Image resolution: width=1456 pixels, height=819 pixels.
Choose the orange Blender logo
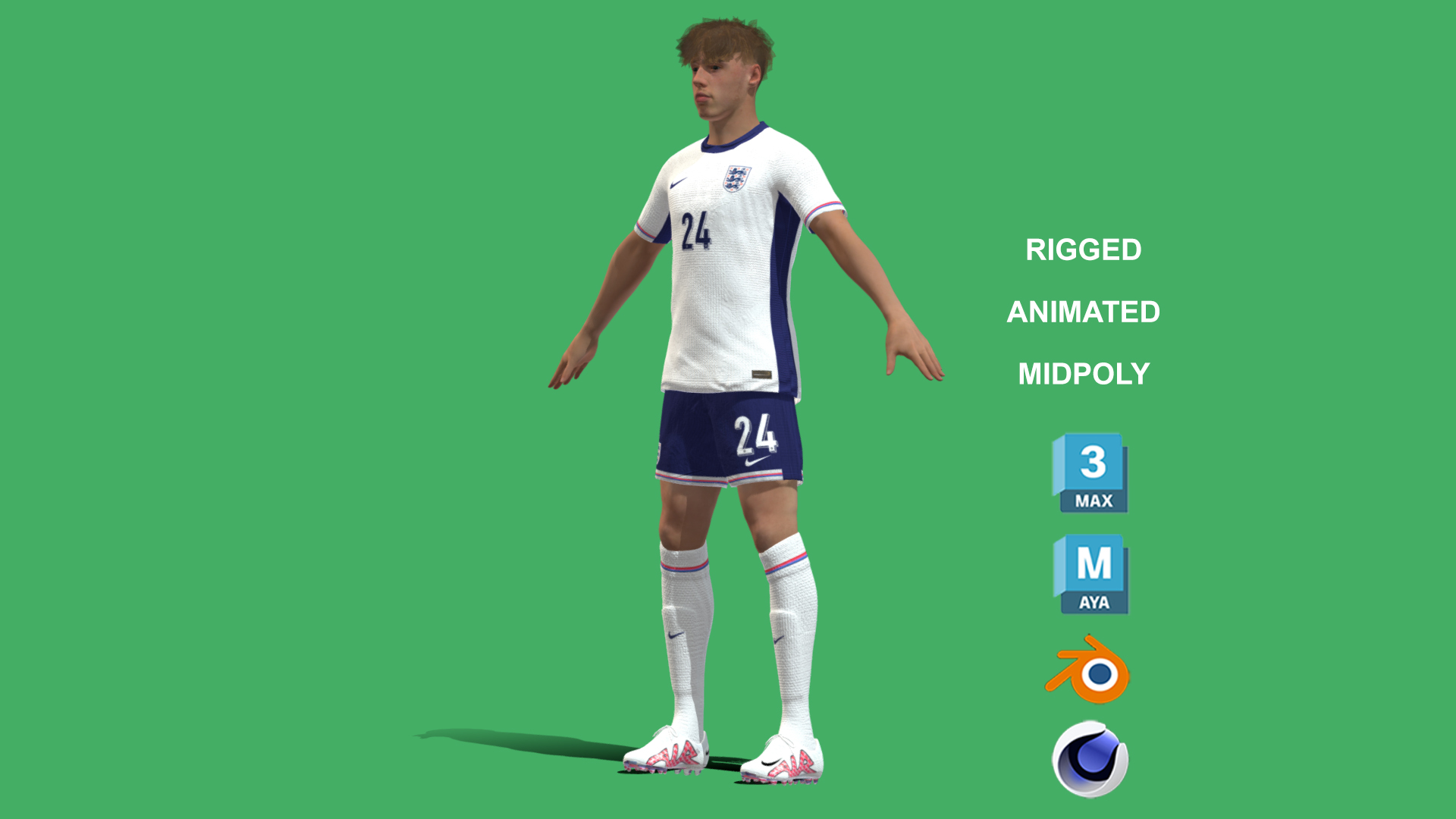1089,670
